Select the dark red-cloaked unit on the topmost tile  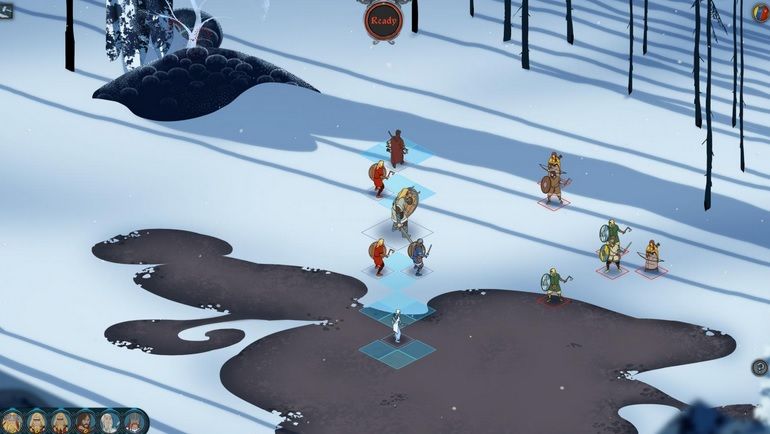(397, 148)
